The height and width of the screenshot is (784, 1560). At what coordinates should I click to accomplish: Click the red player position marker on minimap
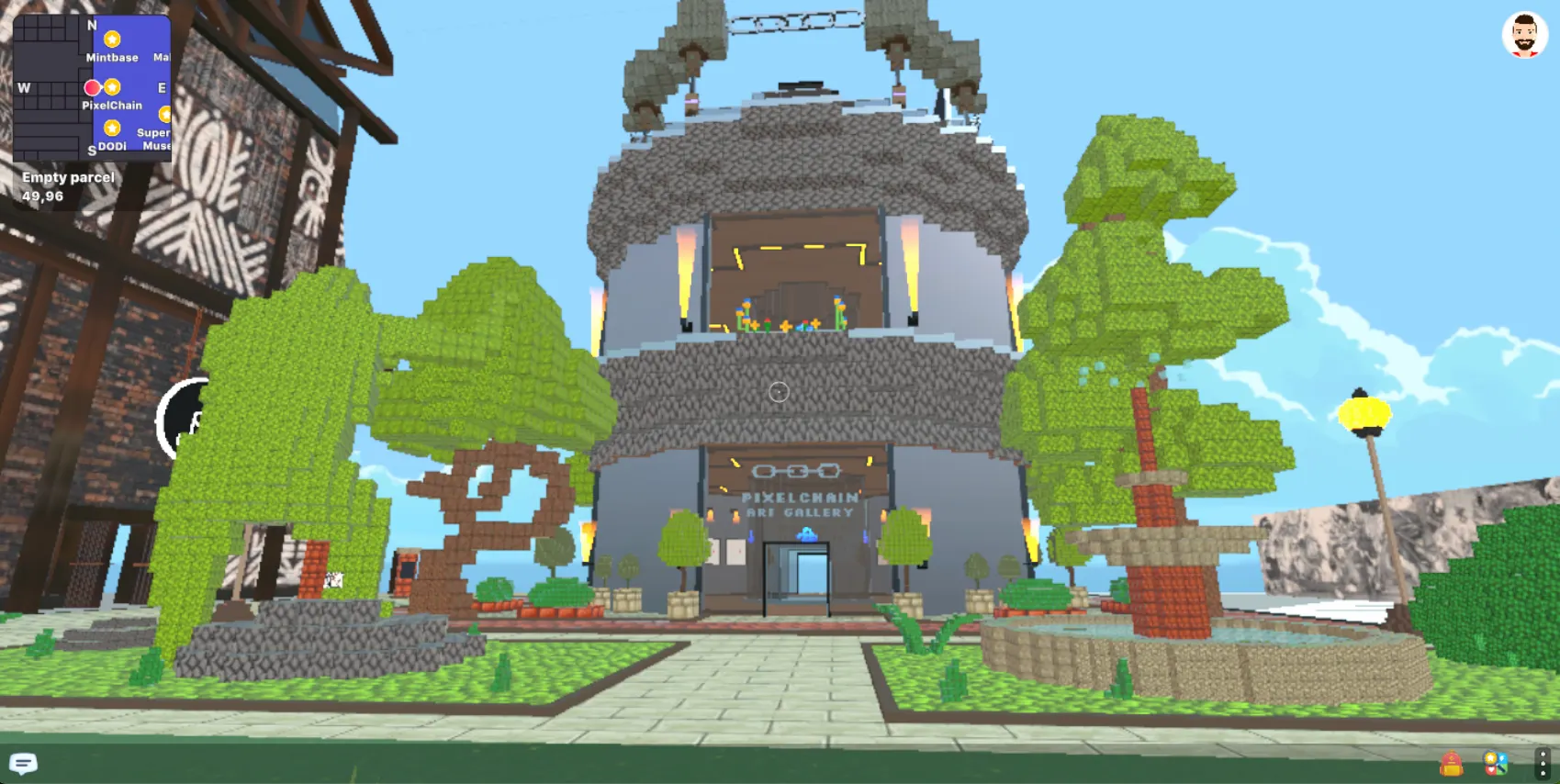[94, 85]
